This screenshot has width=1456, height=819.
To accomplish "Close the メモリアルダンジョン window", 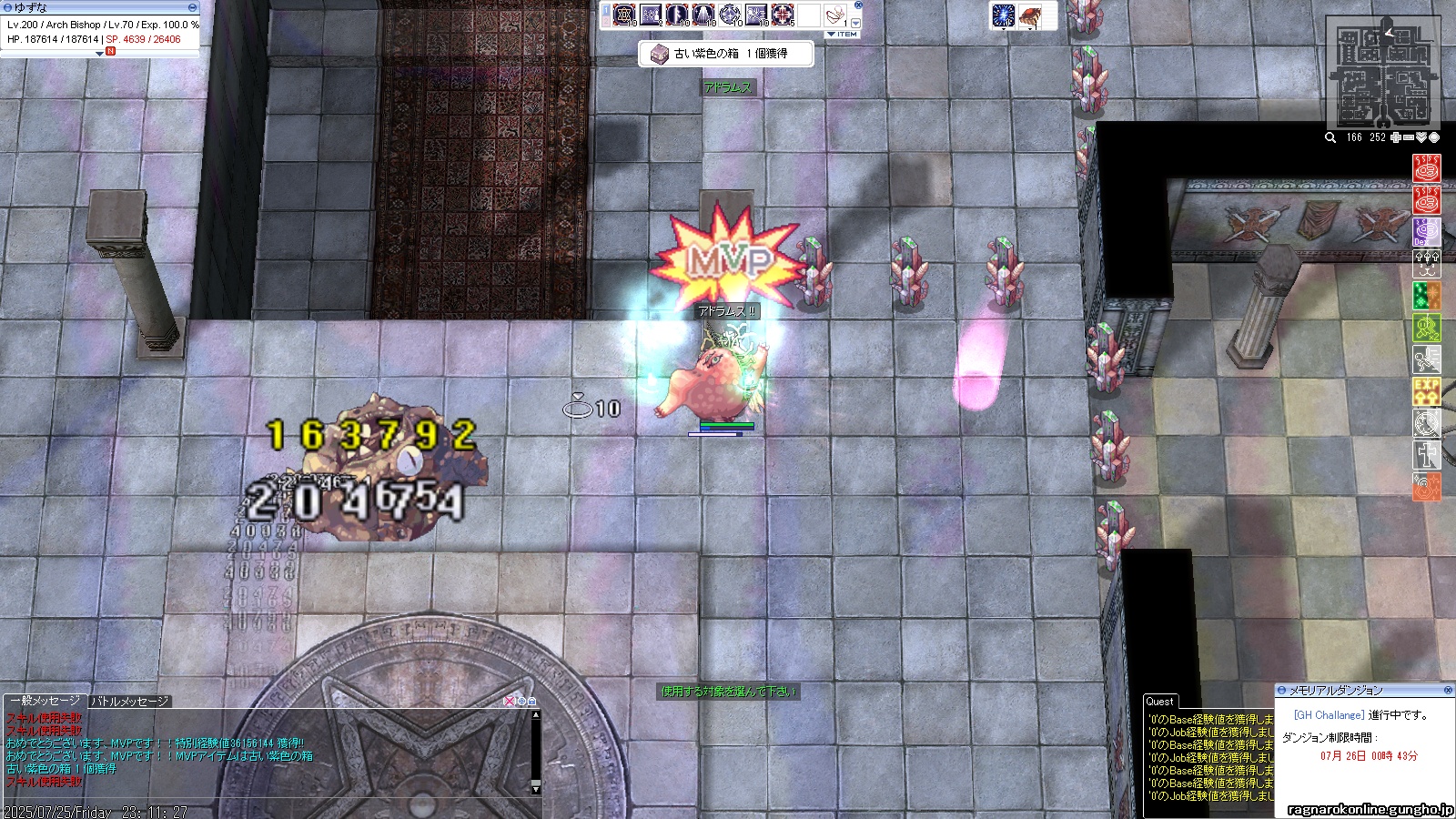I will pos(1449,691).
